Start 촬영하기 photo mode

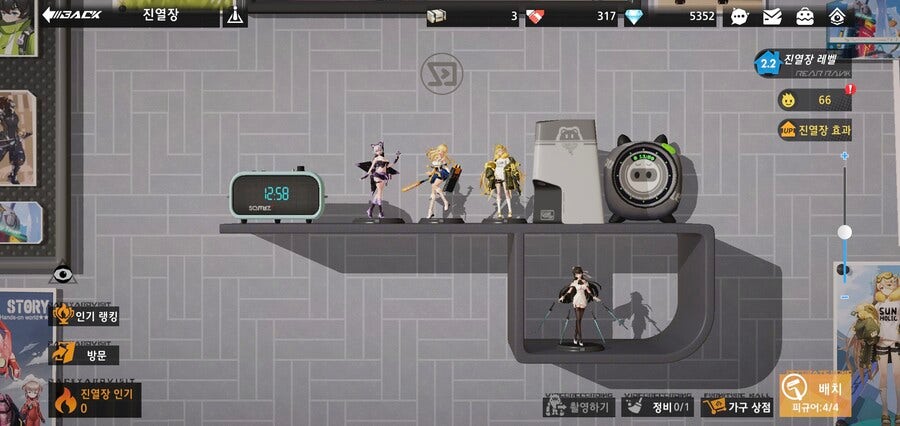(x=579, y=406)
